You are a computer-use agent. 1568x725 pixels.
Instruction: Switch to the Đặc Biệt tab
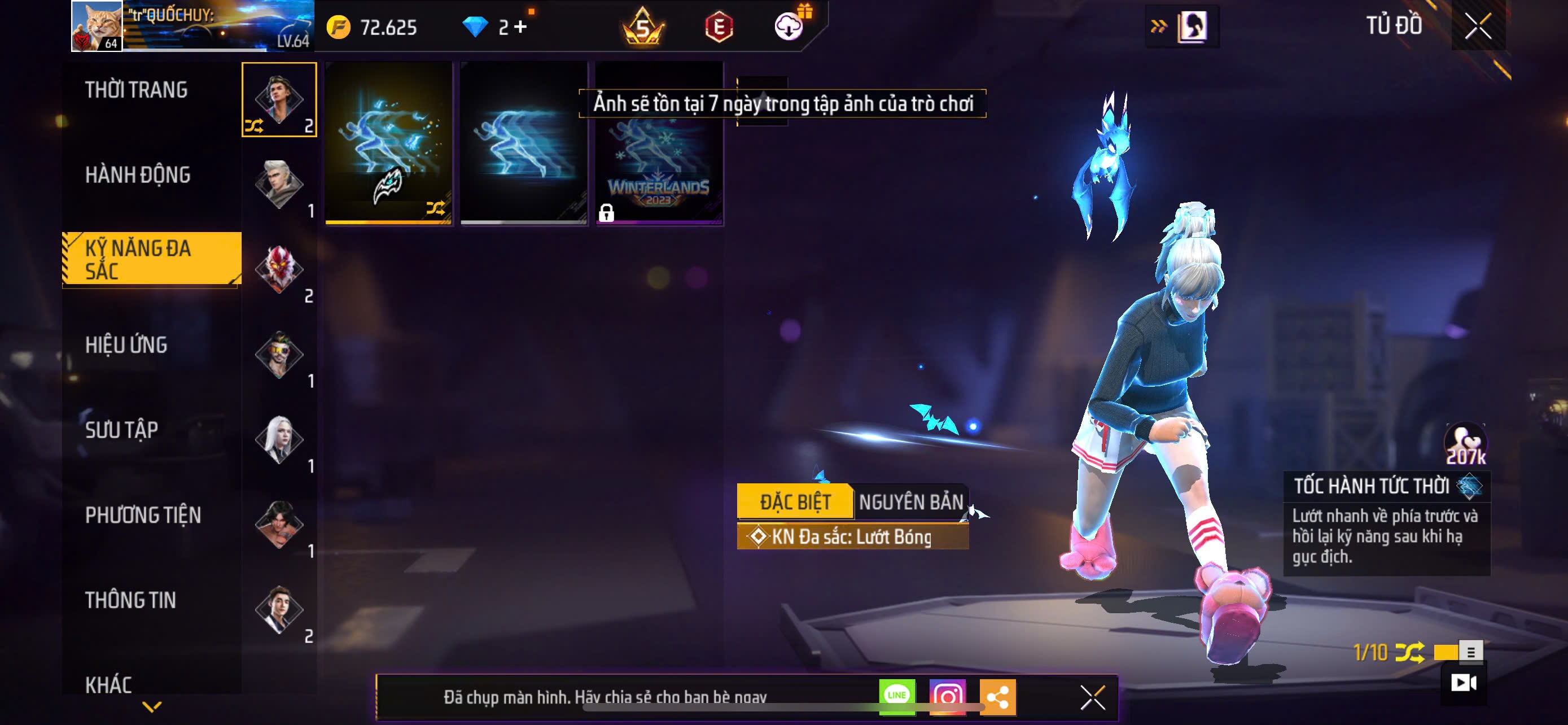pyautogui.click(x=794, y=502)
